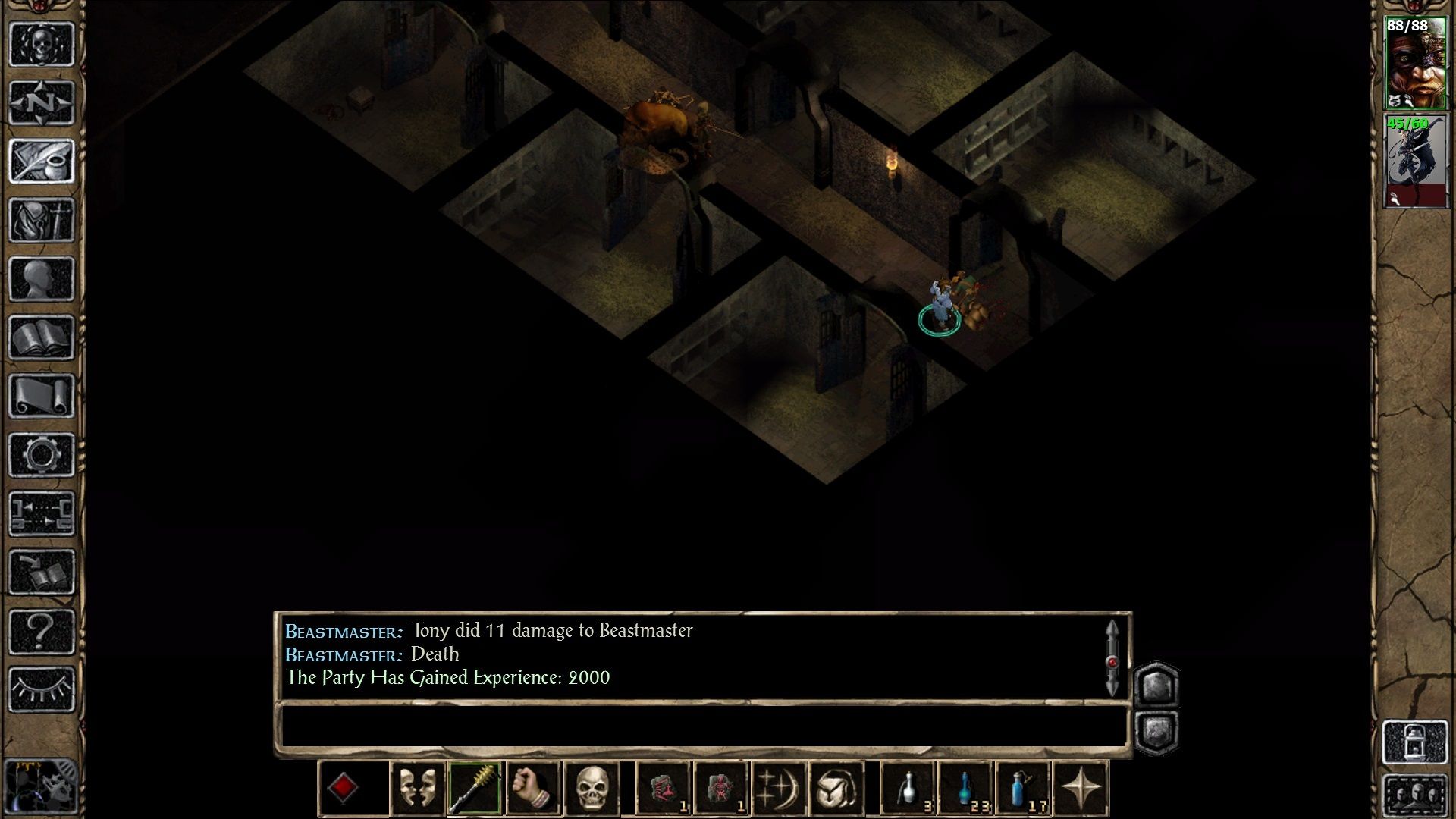
Task: Open the mage spellbook
Action: (x=43, y=337)
